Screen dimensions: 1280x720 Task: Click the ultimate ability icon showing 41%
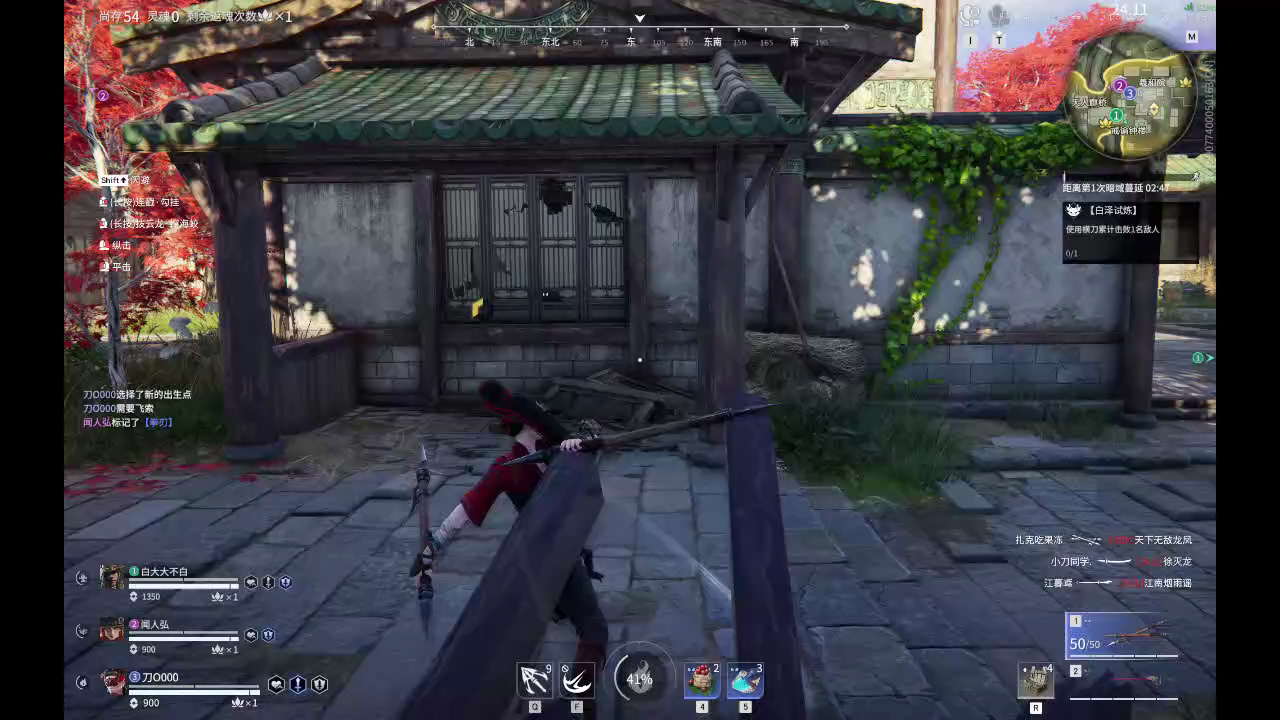click(x=641, y=678)
